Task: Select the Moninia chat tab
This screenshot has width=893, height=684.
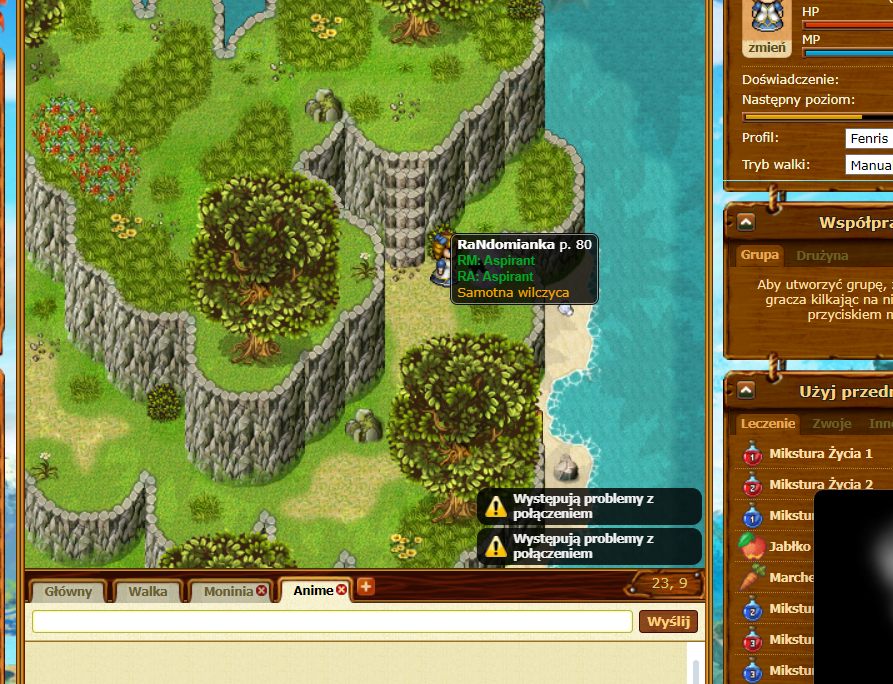Action: [228, 591]
